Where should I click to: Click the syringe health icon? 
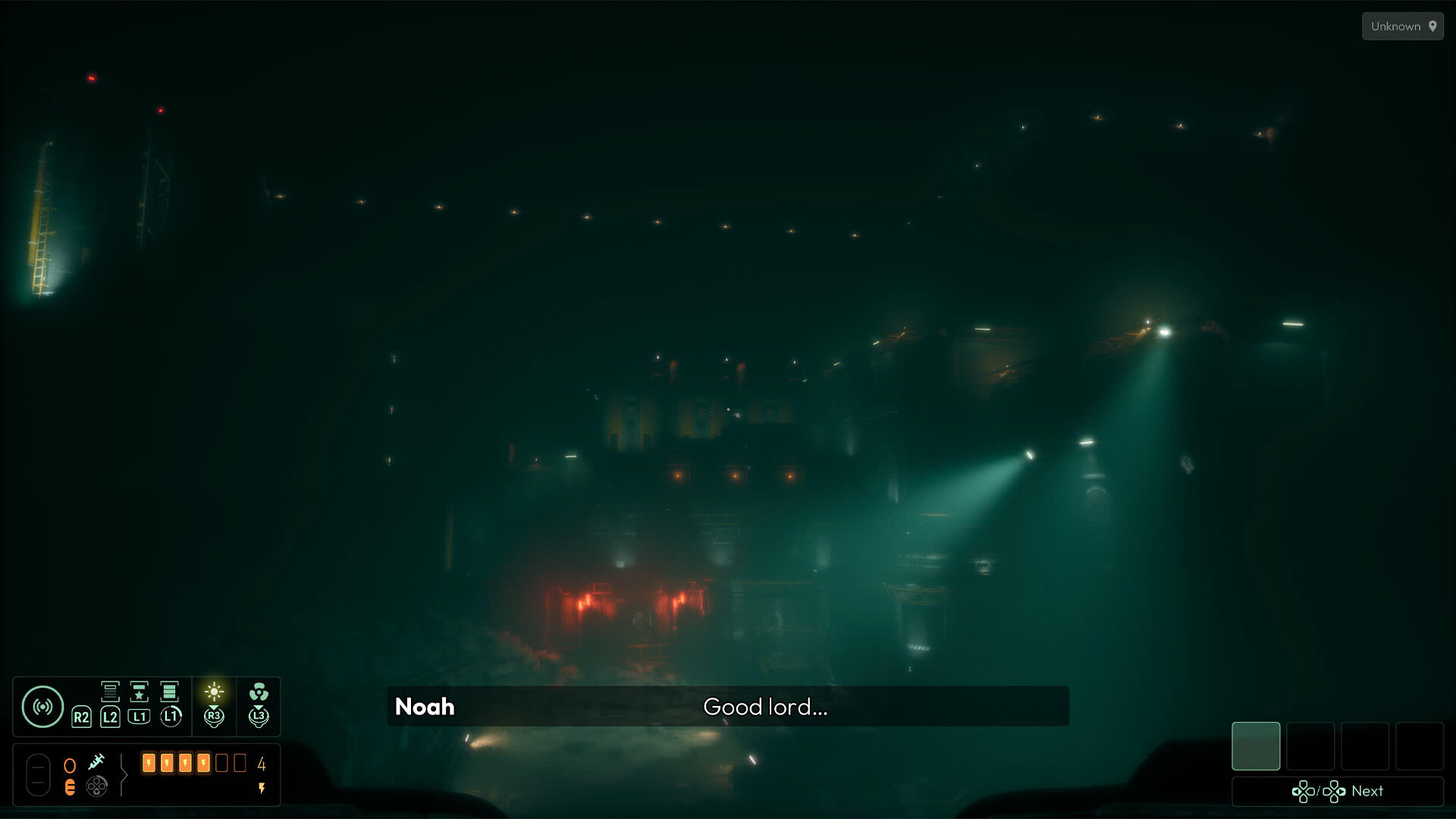97,761
